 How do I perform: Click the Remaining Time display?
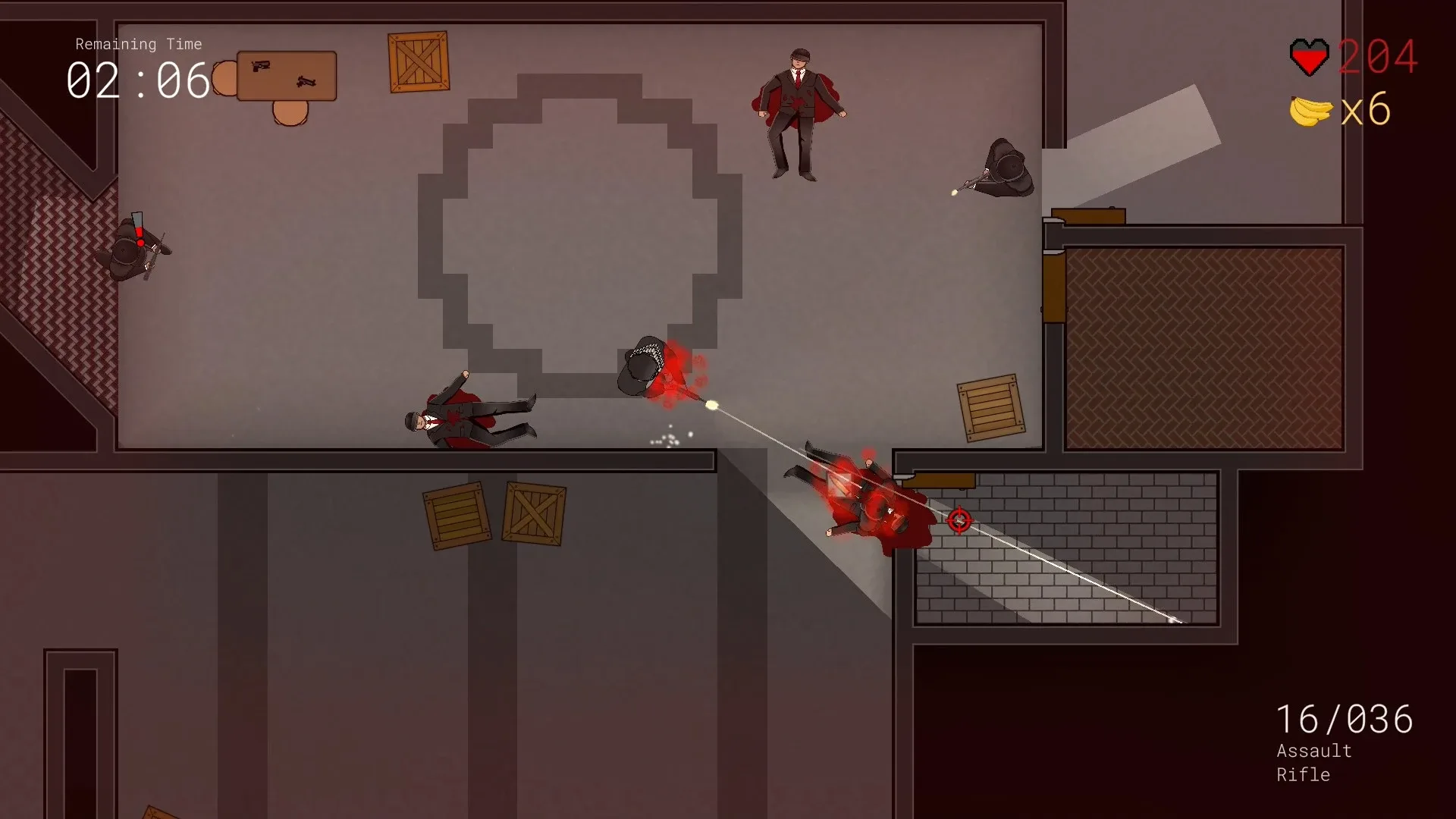click(138, 44)
